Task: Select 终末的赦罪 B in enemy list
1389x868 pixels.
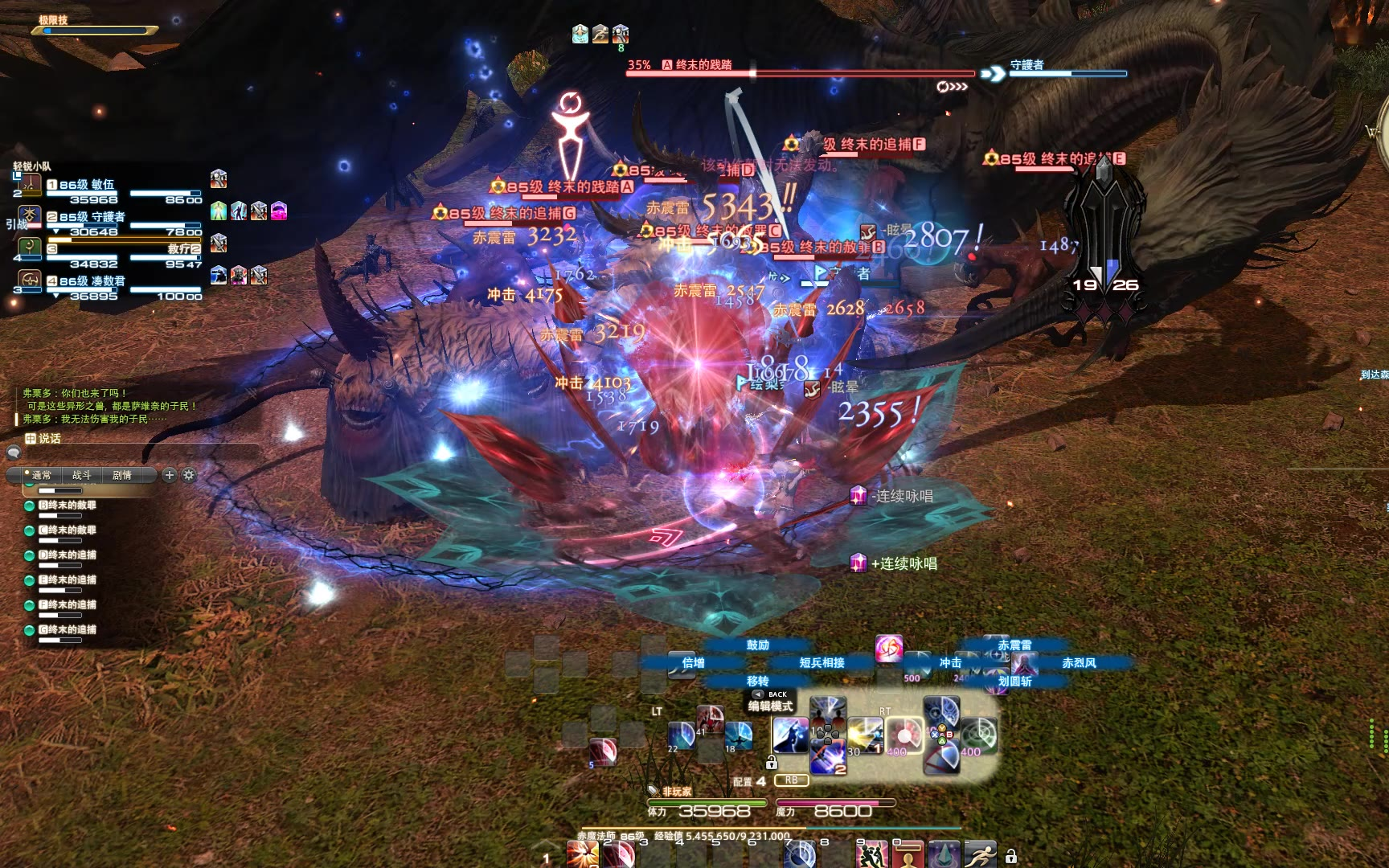Action: [68, 505]
